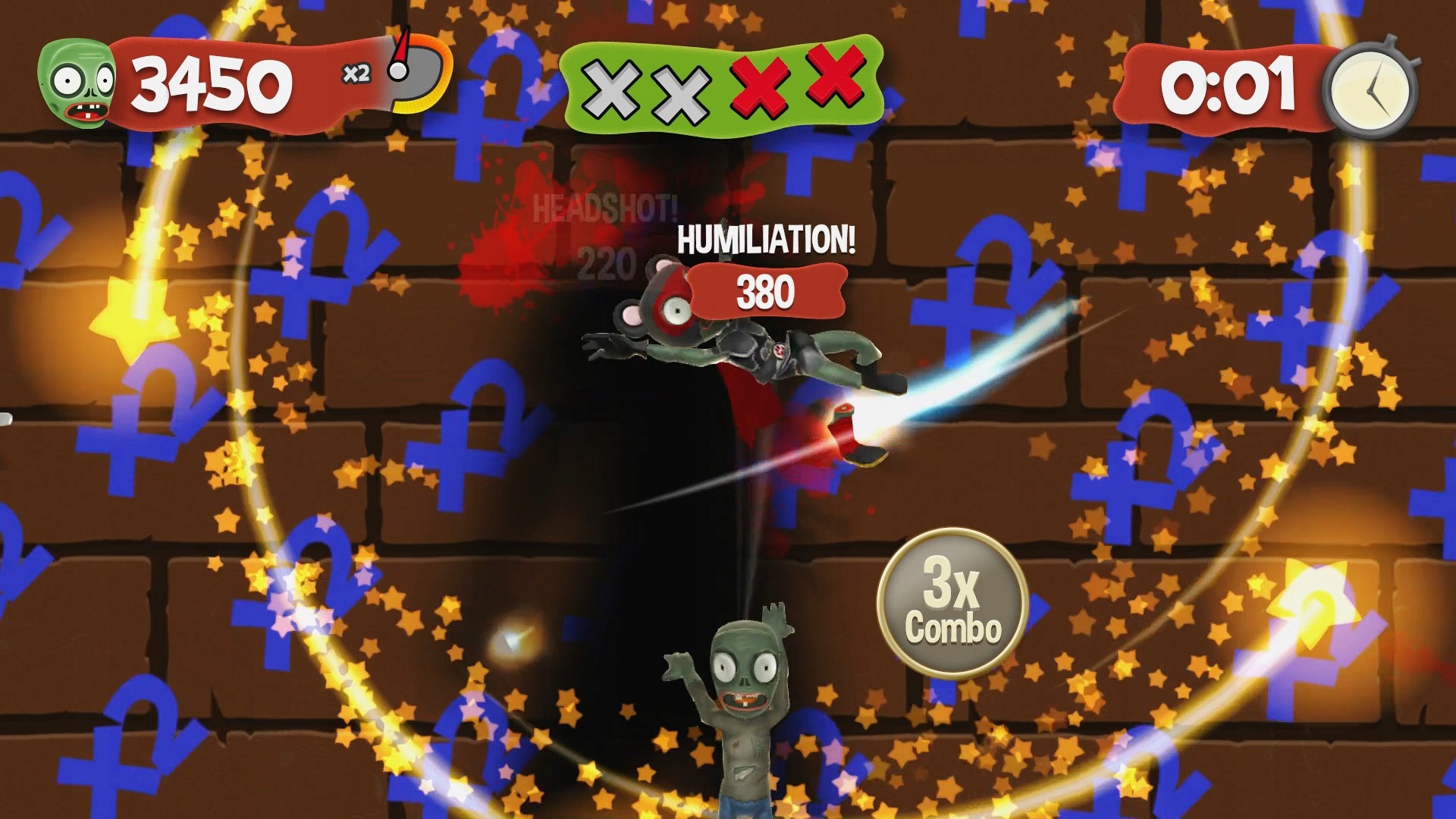The height and width of the screenshot is (819, 1456).
Task: Open the red score banner showing 3450
Action: (212, 83)
